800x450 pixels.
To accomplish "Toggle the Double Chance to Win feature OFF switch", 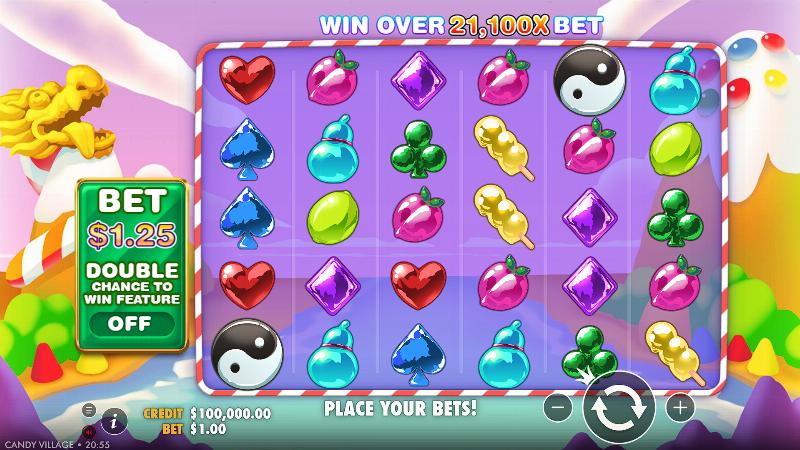I will click(129, 323).
